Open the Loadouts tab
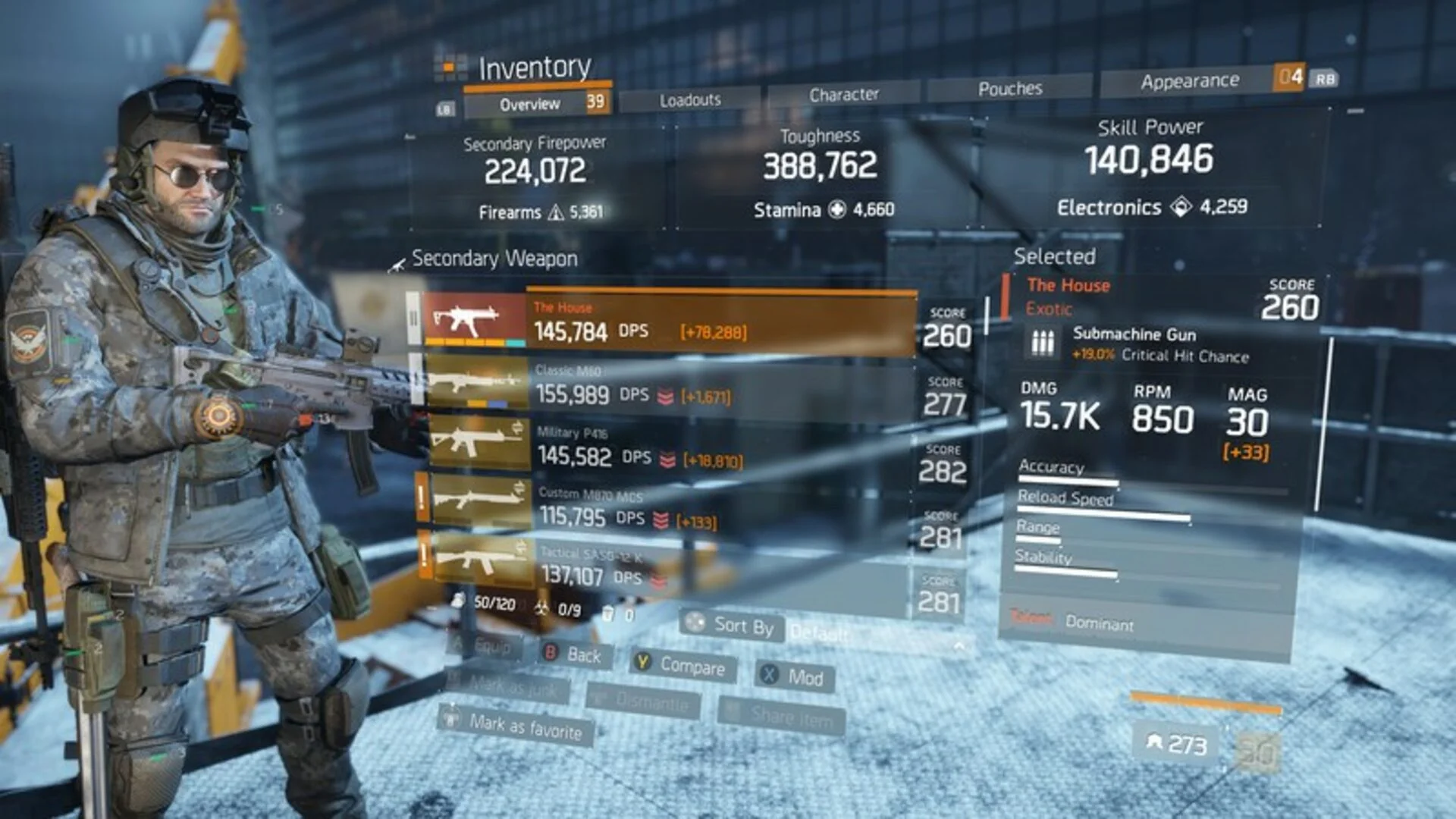This screenshot has height=819, width=1456. (x=689, y=100)
